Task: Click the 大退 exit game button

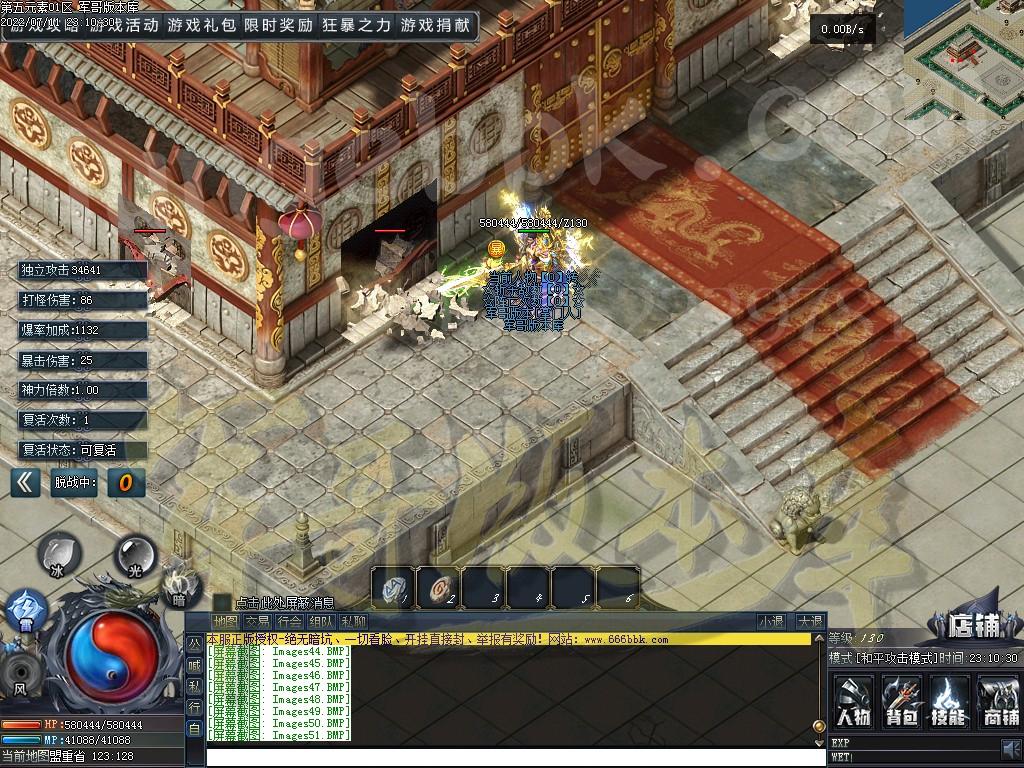Action: (x=809, y=621)
